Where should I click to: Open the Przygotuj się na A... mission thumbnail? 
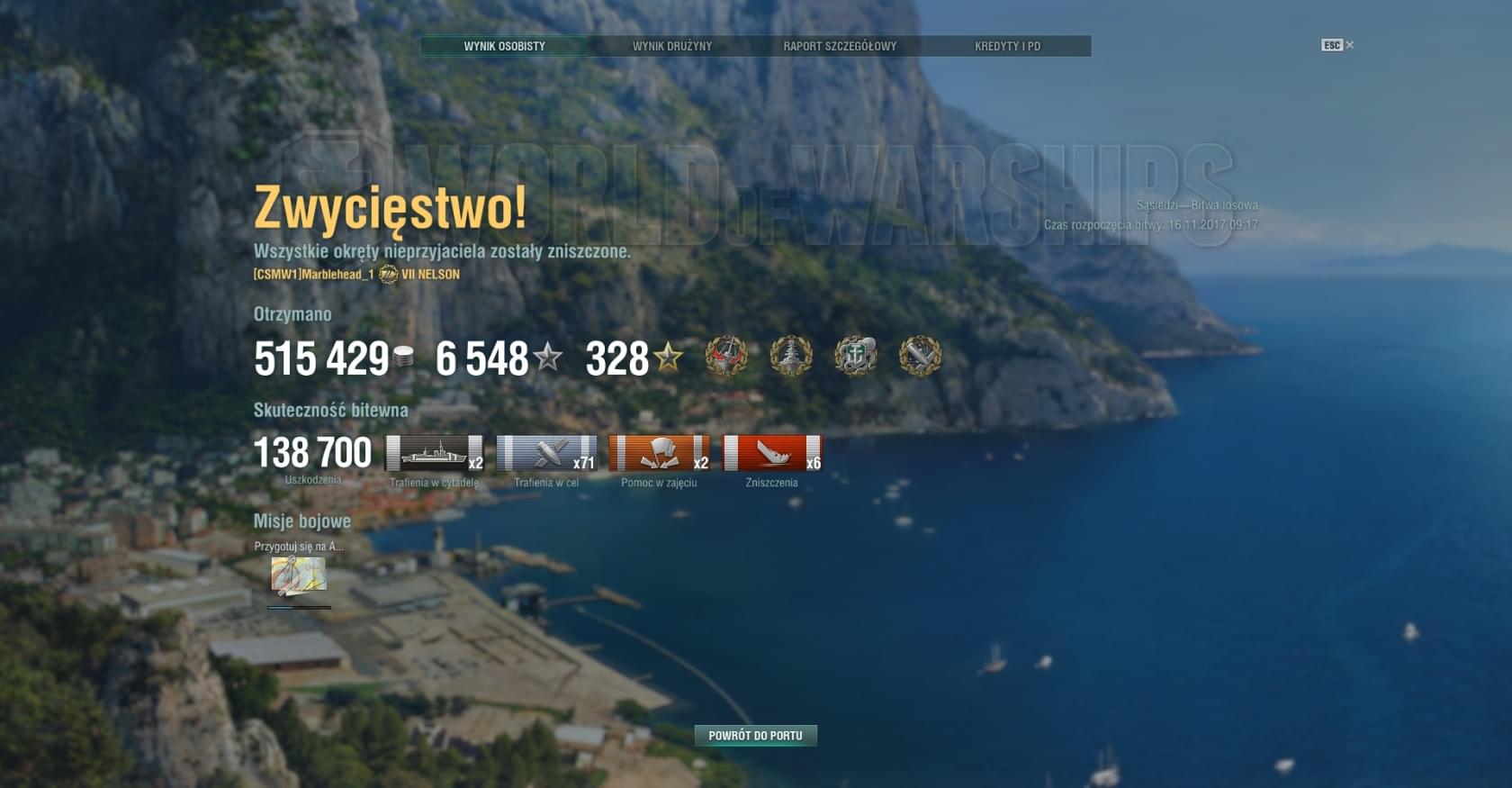coord(299,576)
